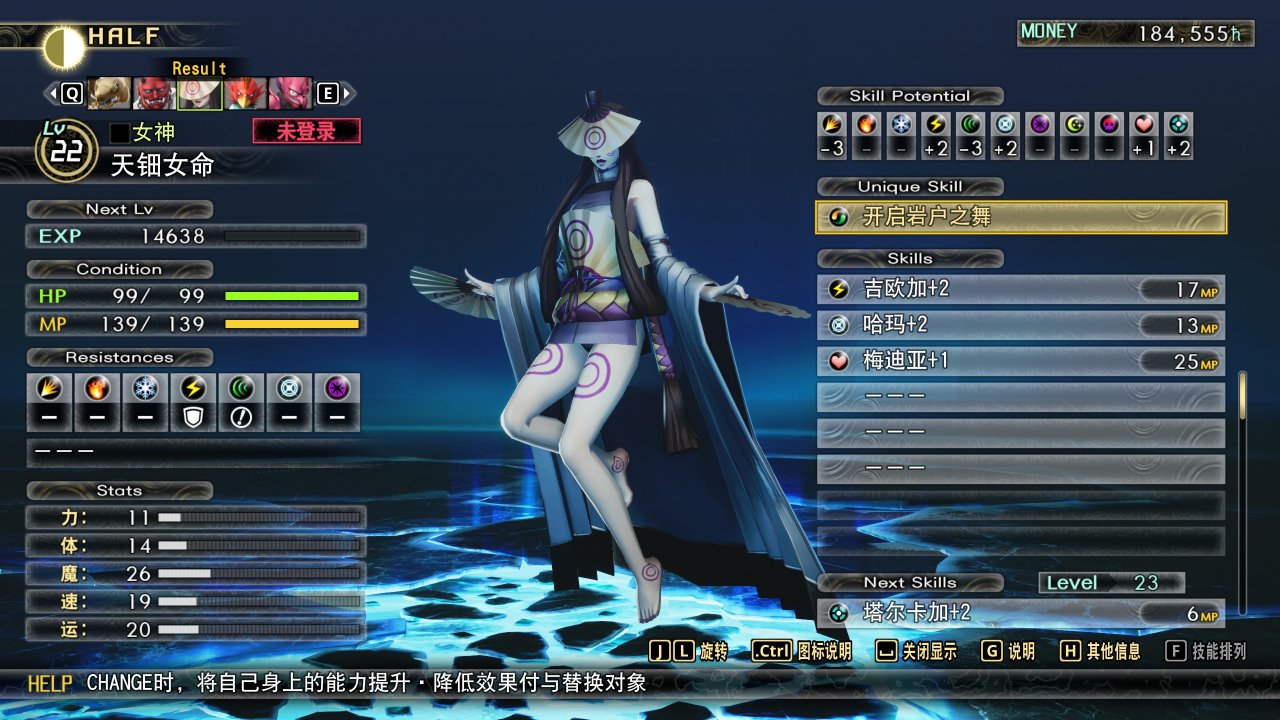Click the lightning skill potential icon
Screen dimensions: 1280x720
[x=936, y=125]
